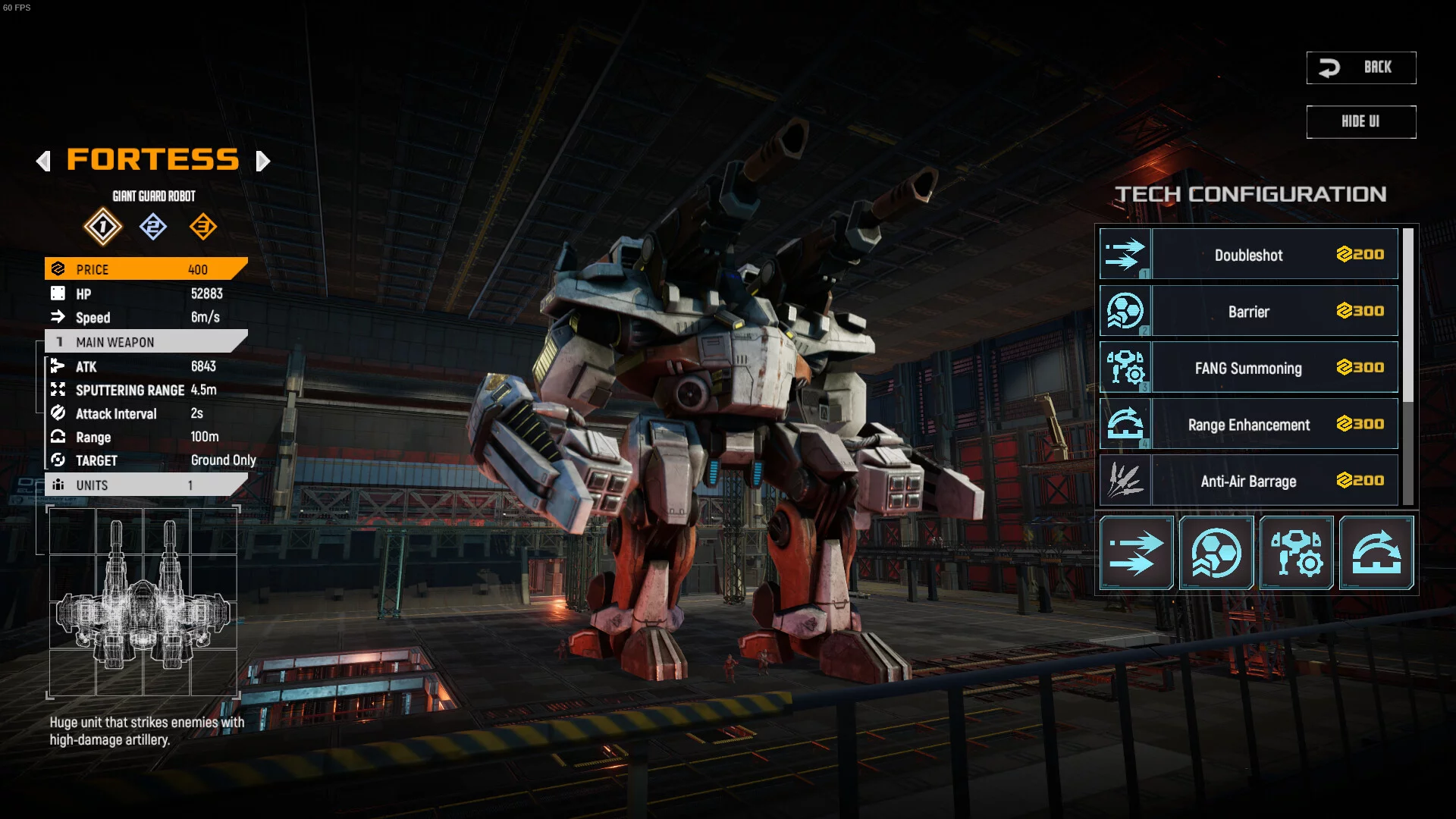Select level 1 diamond badge
The image size is (1456, 819).
click(x=102, y=226)
